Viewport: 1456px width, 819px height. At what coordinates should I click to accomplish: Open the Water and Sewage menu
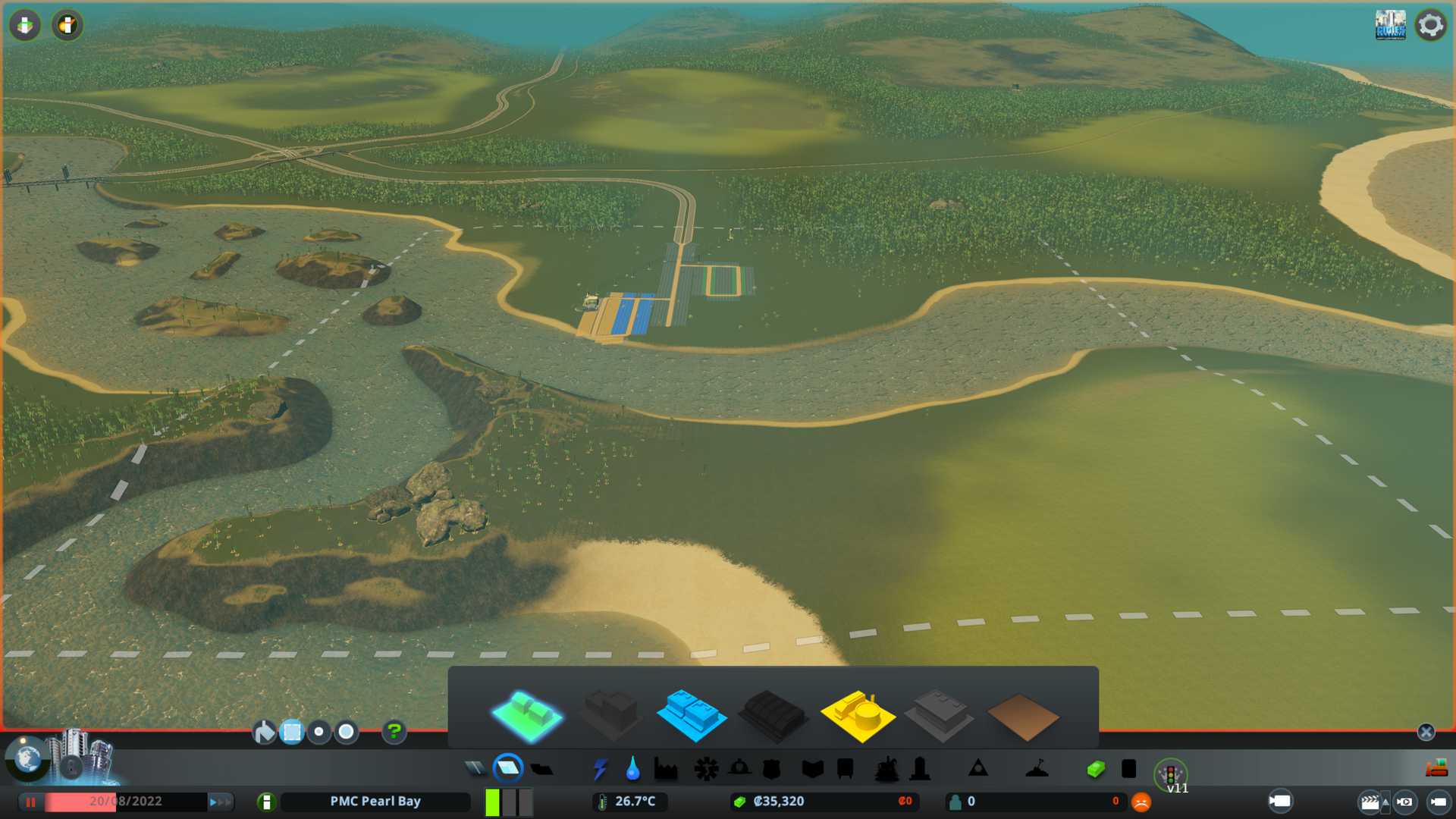click(x=632, y=769)
